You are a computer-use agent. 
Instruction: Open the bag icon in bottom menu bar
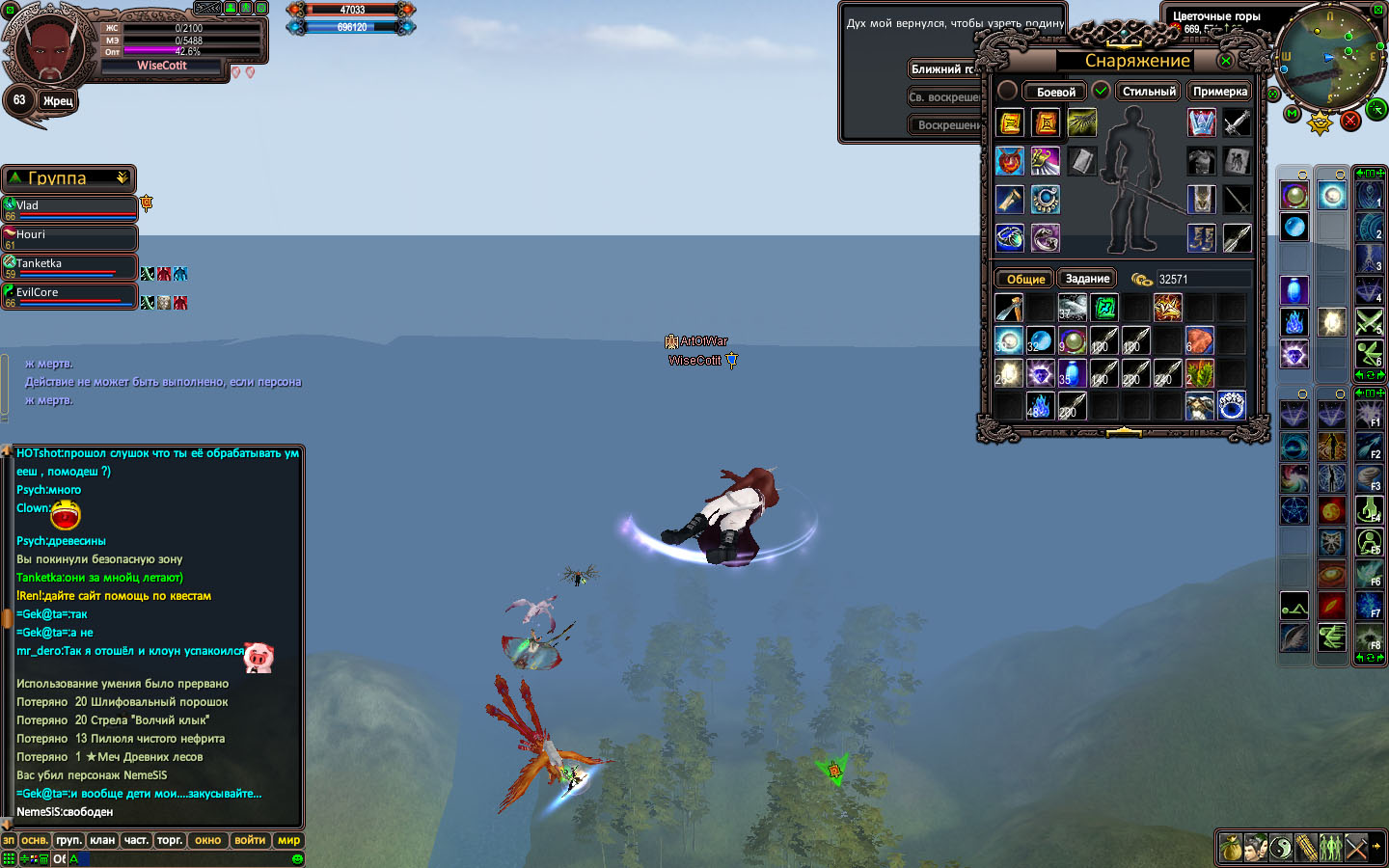pyautogui.click(x=1230, y=848)
